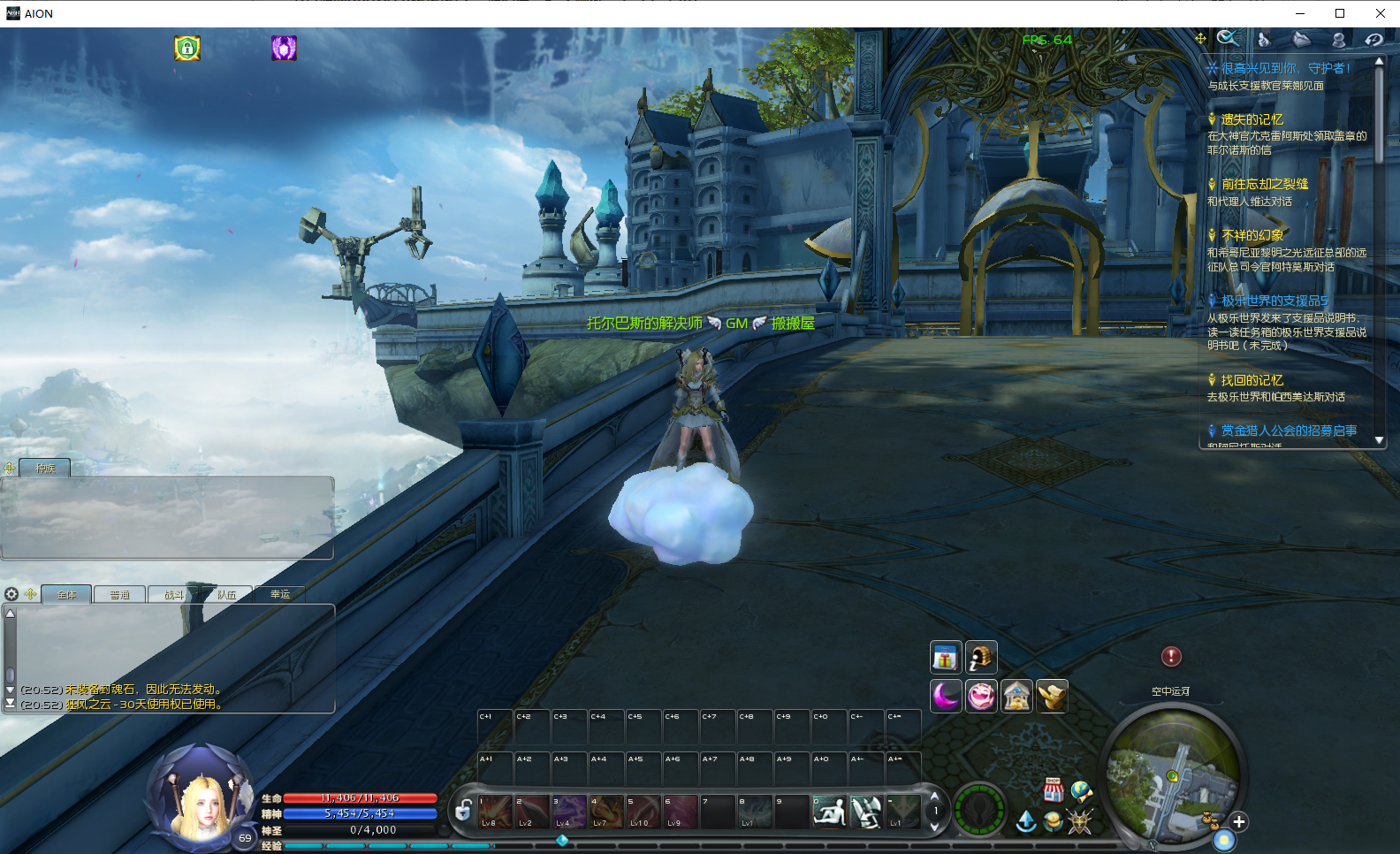Select the 遗失的记忆 quest entry
Image resolution: width=1400 pixels, height=854 pixels.
click(x=1252, y=119)
